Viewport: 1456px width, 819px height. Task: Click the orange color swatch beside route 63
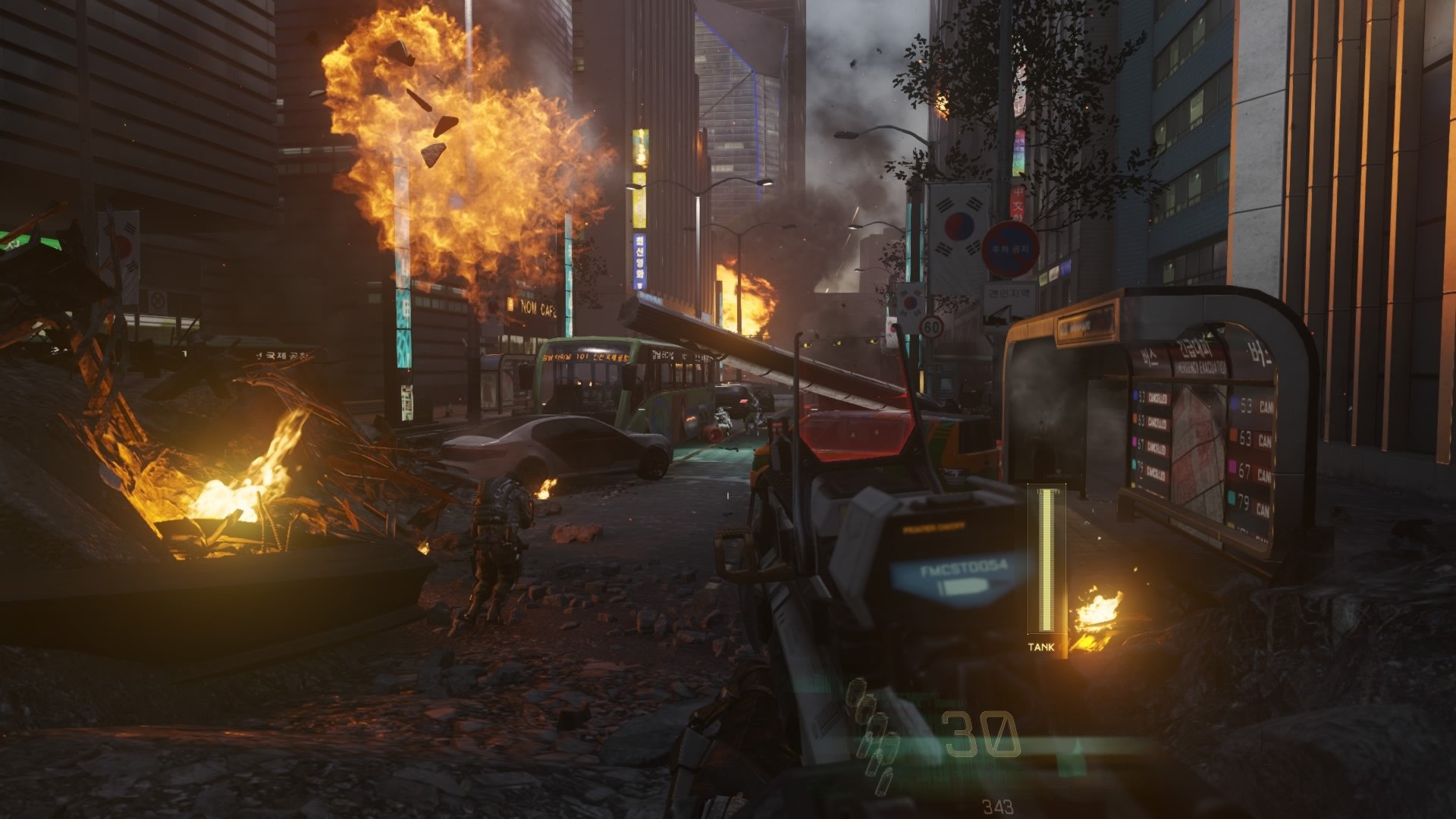(x=1233, y=434)
